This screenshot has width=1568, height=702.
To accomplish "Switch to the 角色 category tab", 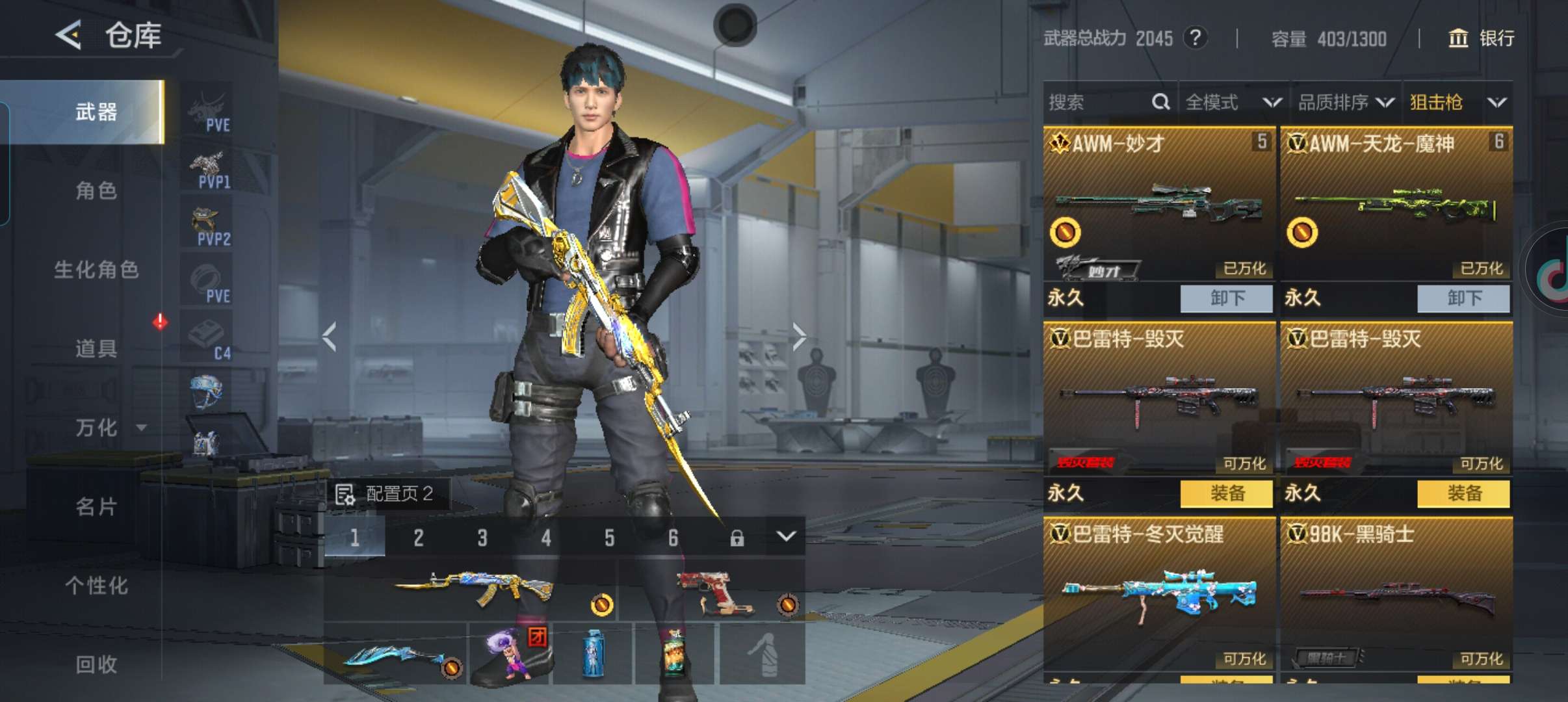I will click(96, 190).
